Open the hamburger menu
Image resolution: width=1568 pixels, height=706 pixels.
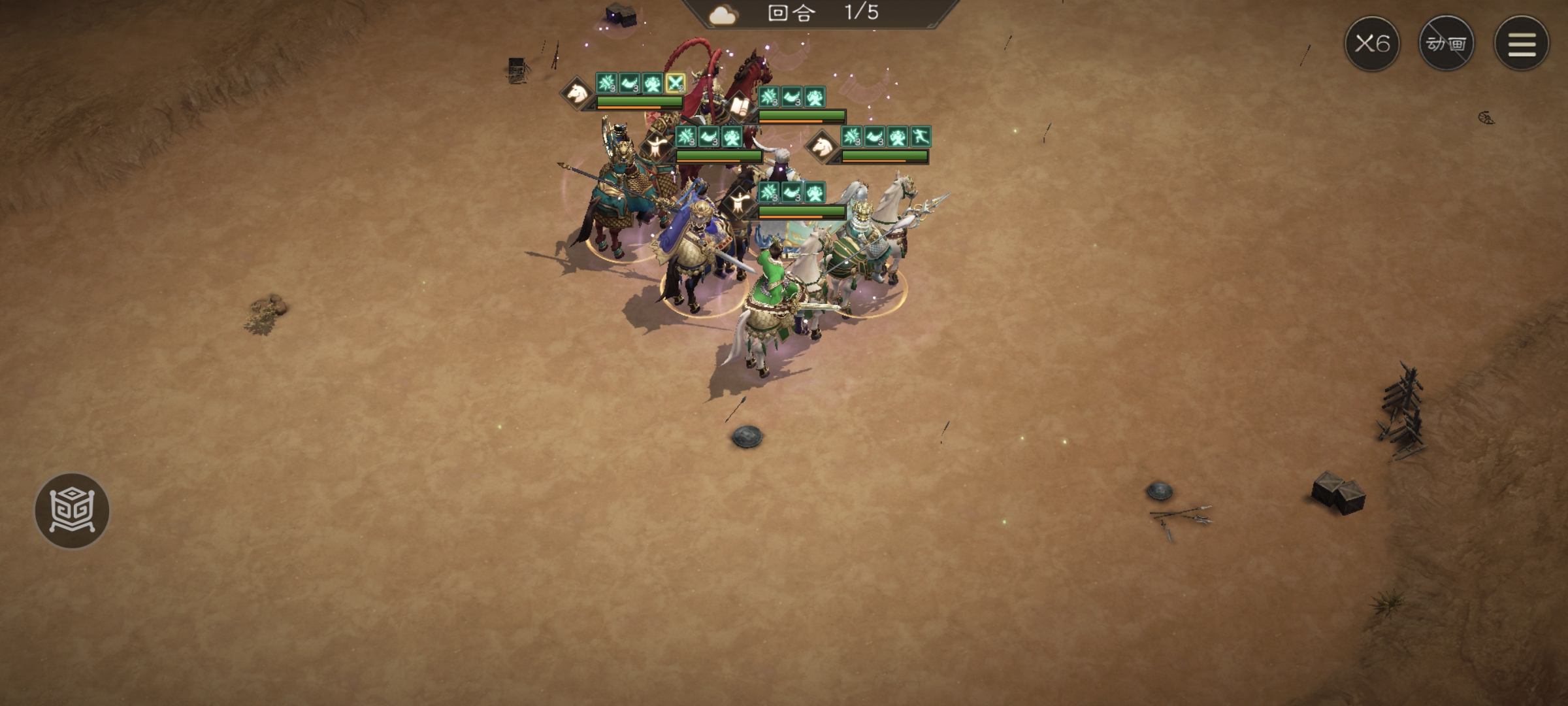point(1521,44)
